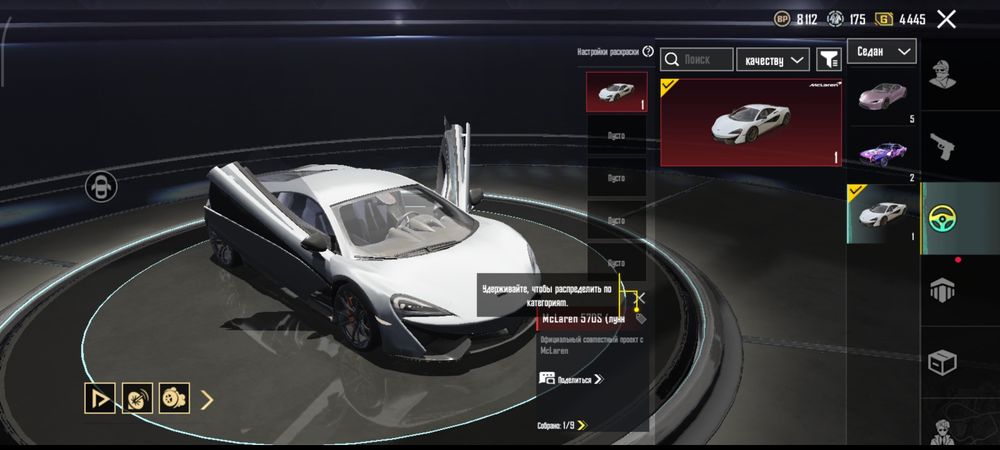The image size is (1000, 450).
Task: Open the filter options button
Action: (x=829, y=60)
